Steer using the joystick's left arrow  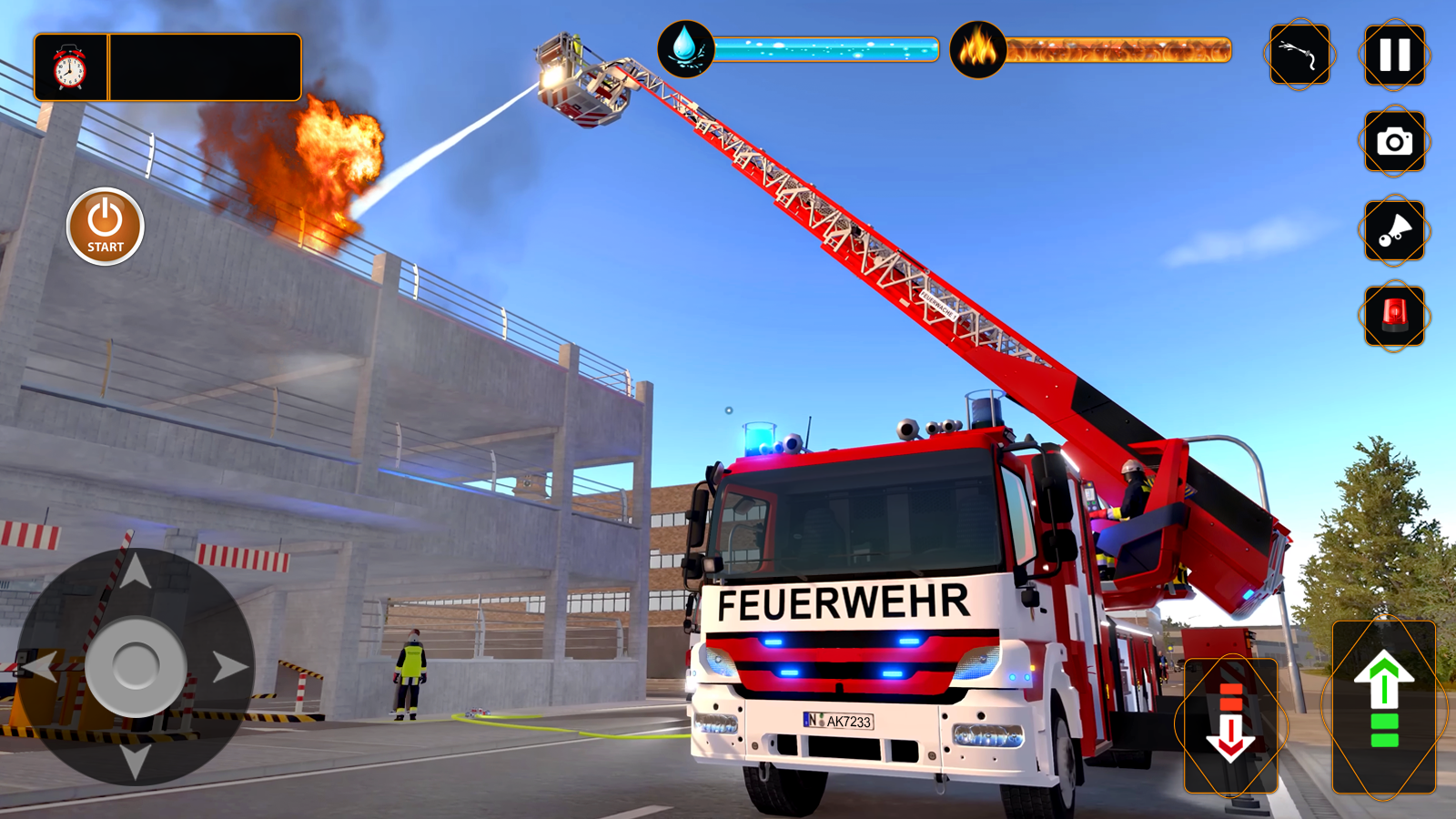tap(40, 667)
